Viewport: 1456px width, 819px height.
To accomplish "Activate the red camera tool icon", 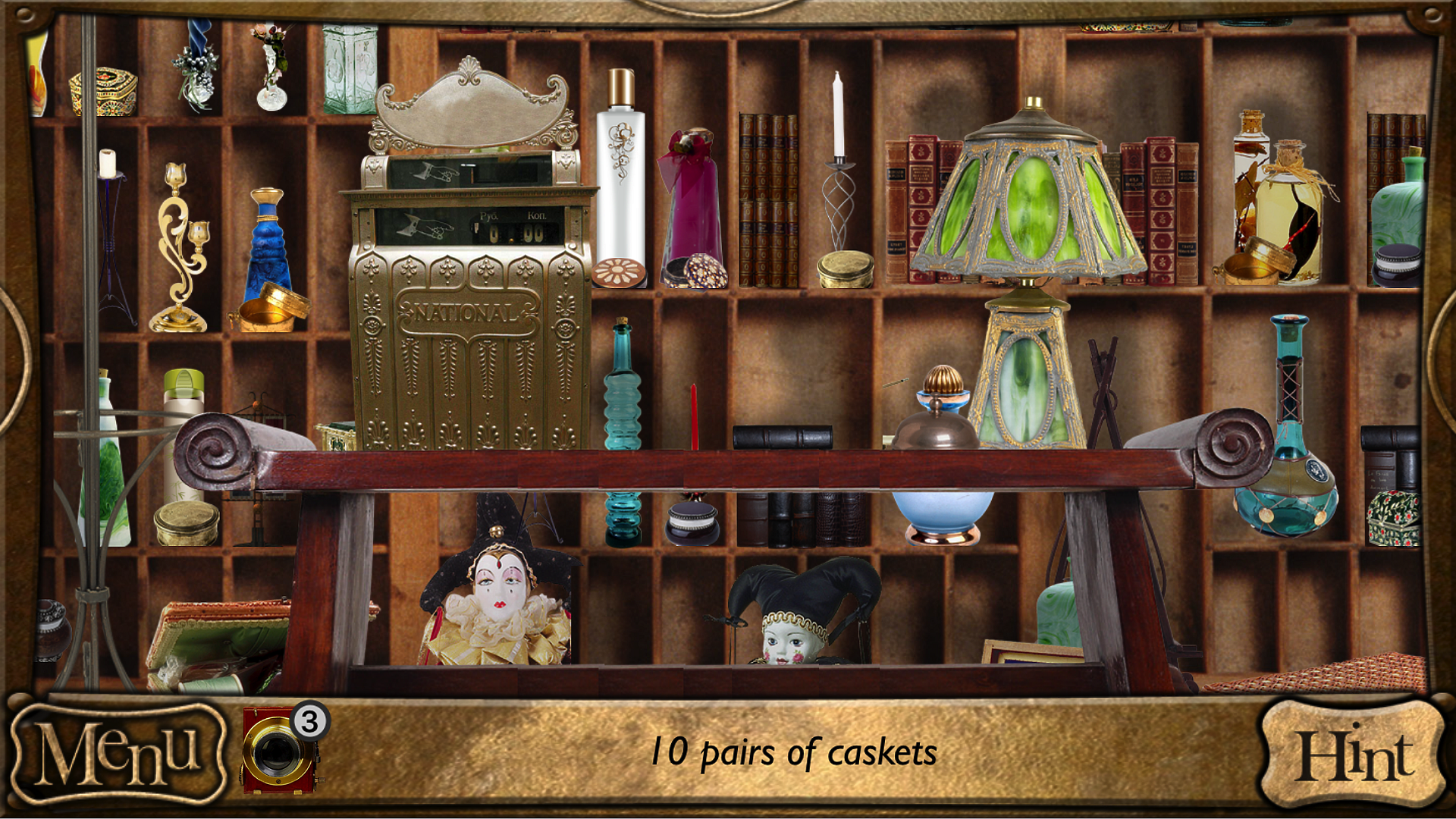I will tap(278, 752).
